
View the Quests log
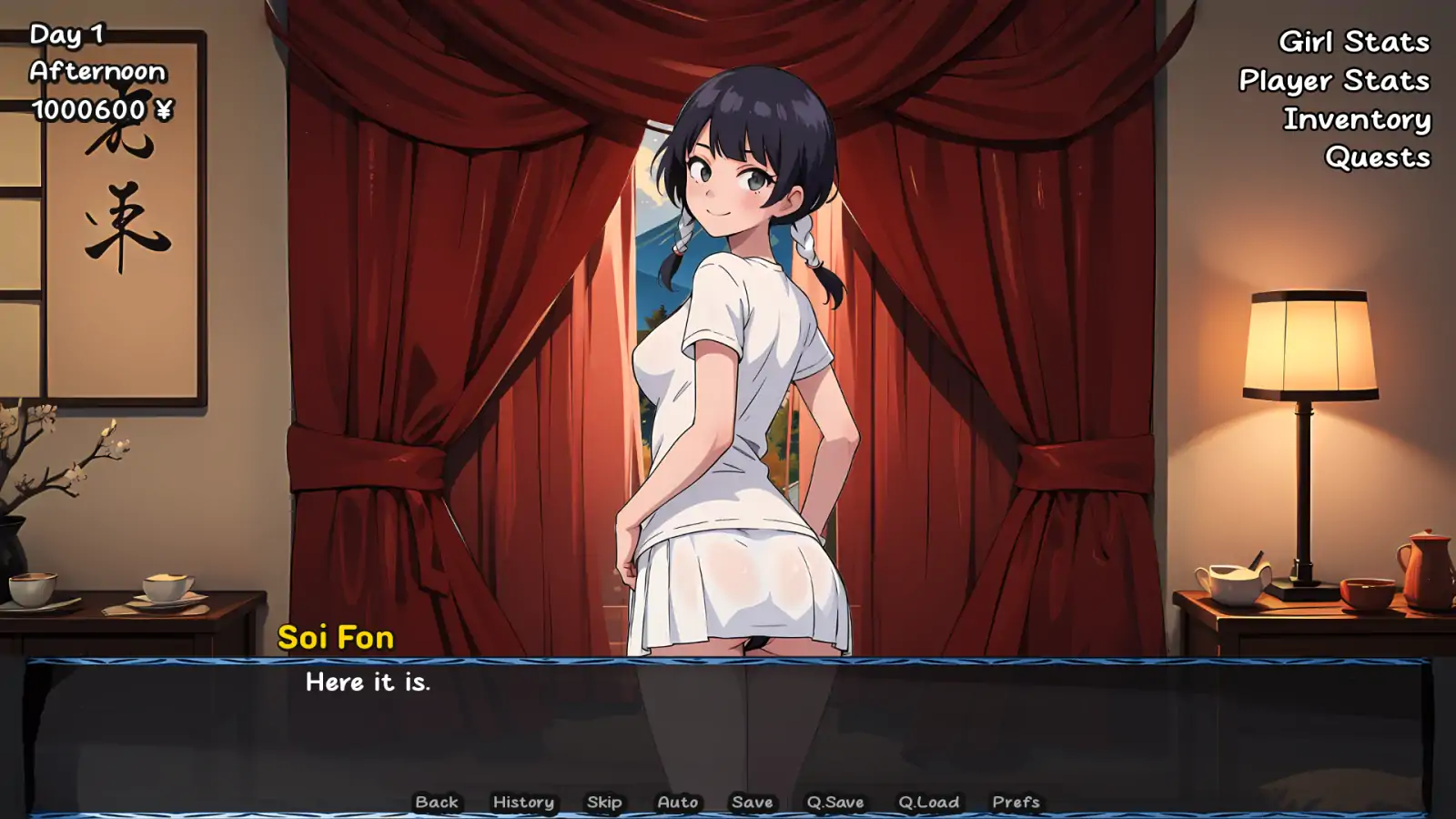[x=1377, y=157]
